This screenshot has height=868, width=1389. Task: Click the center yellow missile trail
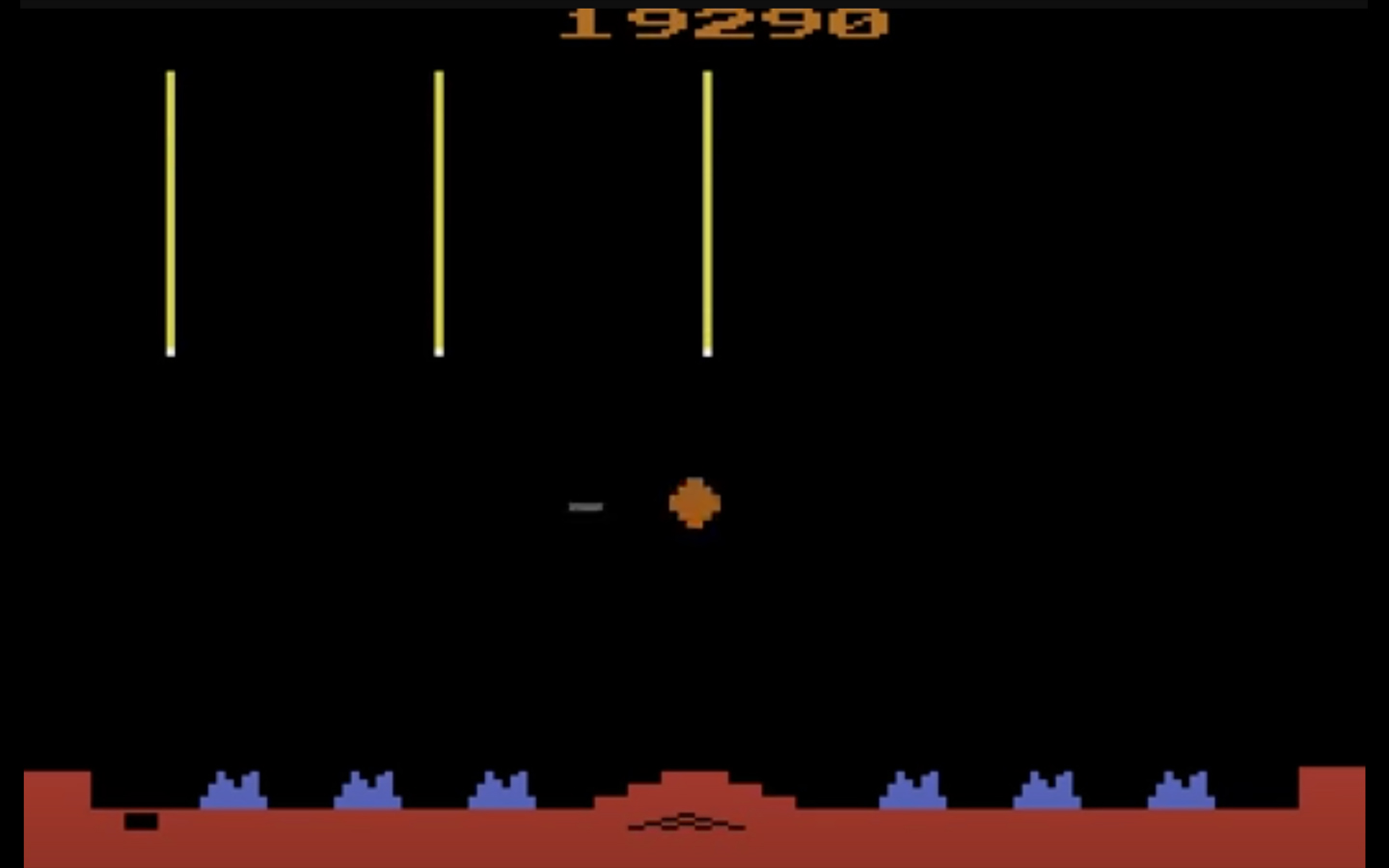point(441,212)
